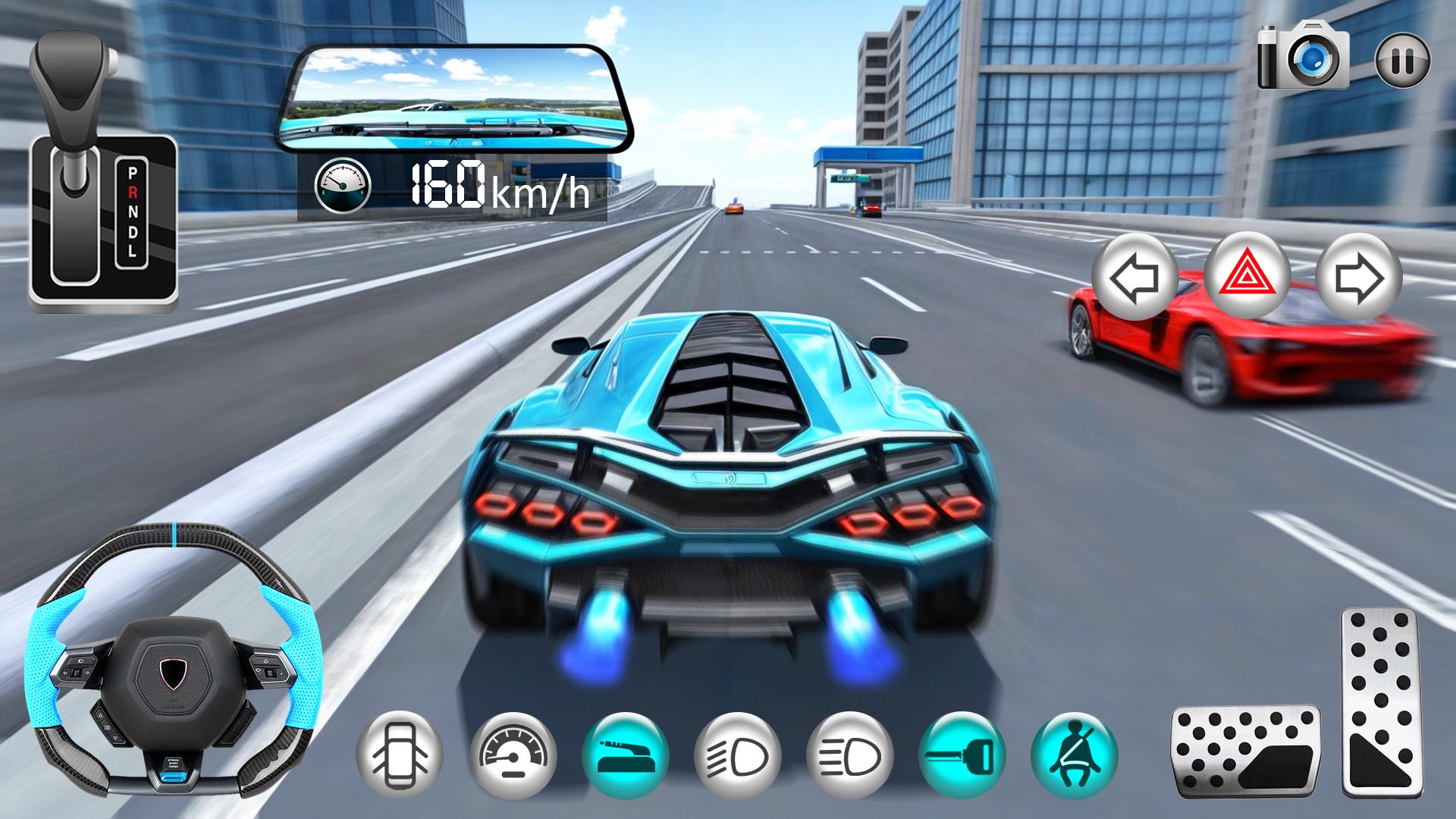Toggle the speedometer cruise control button
Screen dimensions: 1456x819
513,754
